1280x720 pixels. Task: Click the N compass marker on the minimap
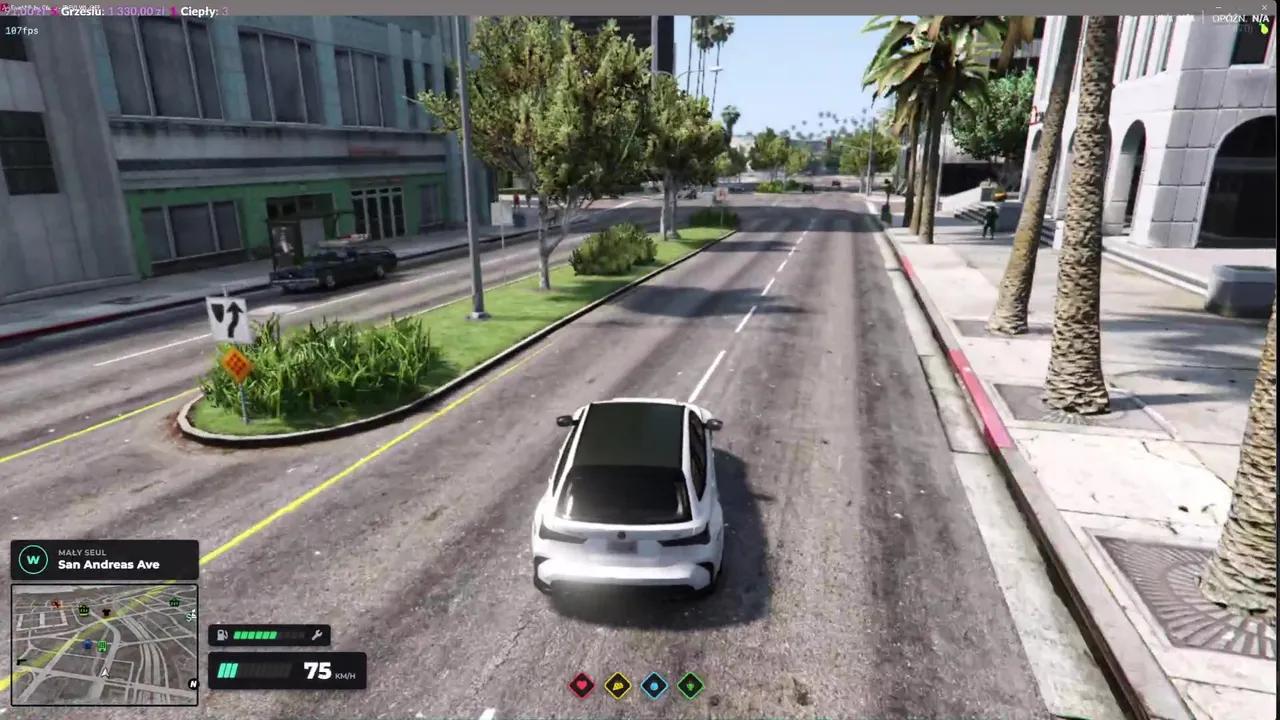[192, 684]
